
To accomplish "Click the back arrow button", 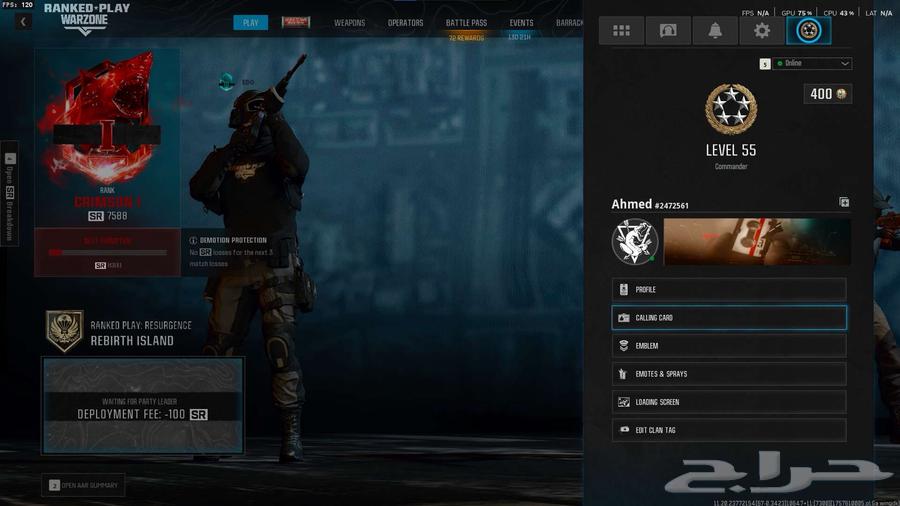I will pos(23,22).
